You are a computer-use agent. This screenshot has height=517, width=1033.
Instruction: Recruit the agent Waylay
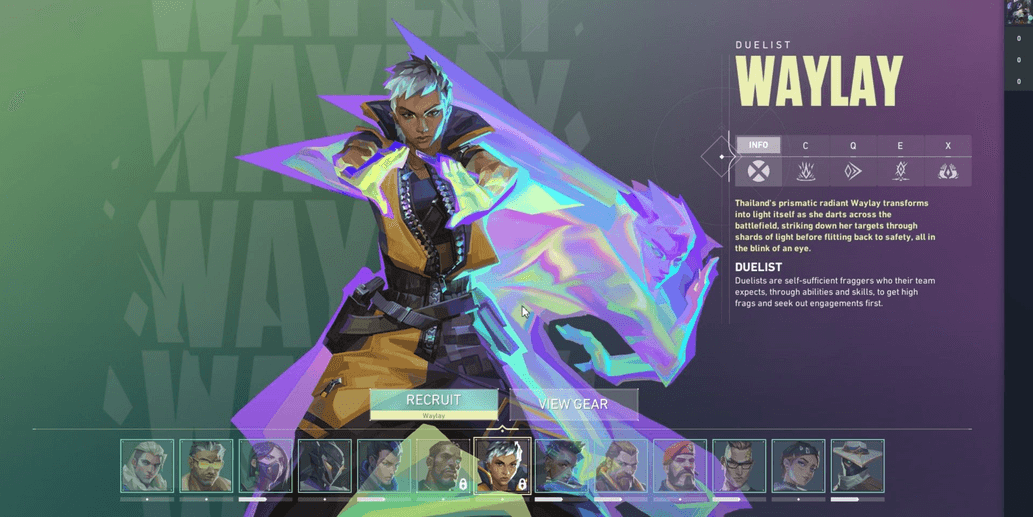(x=433, y=404)
